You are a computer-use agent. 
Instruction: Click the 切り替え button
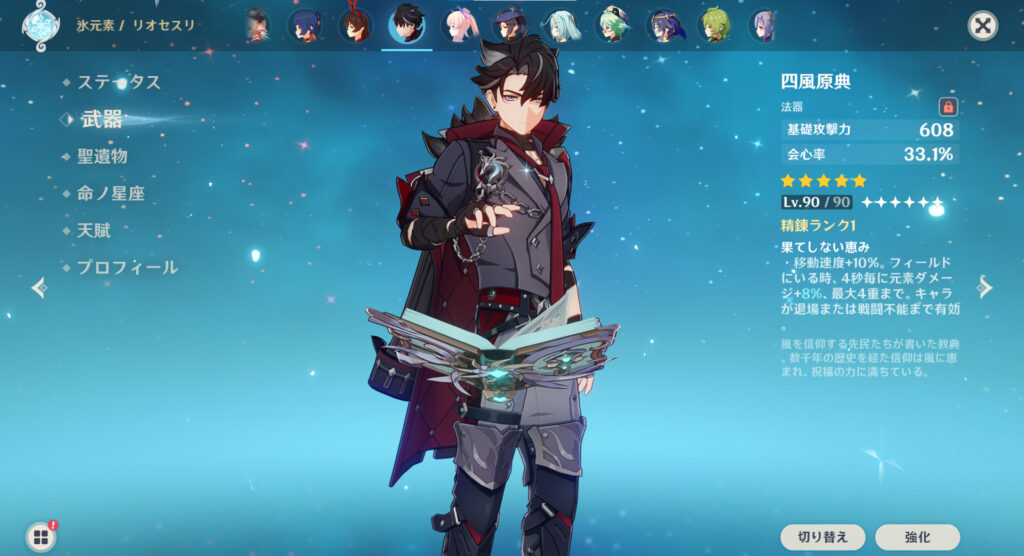coord(823,537)
